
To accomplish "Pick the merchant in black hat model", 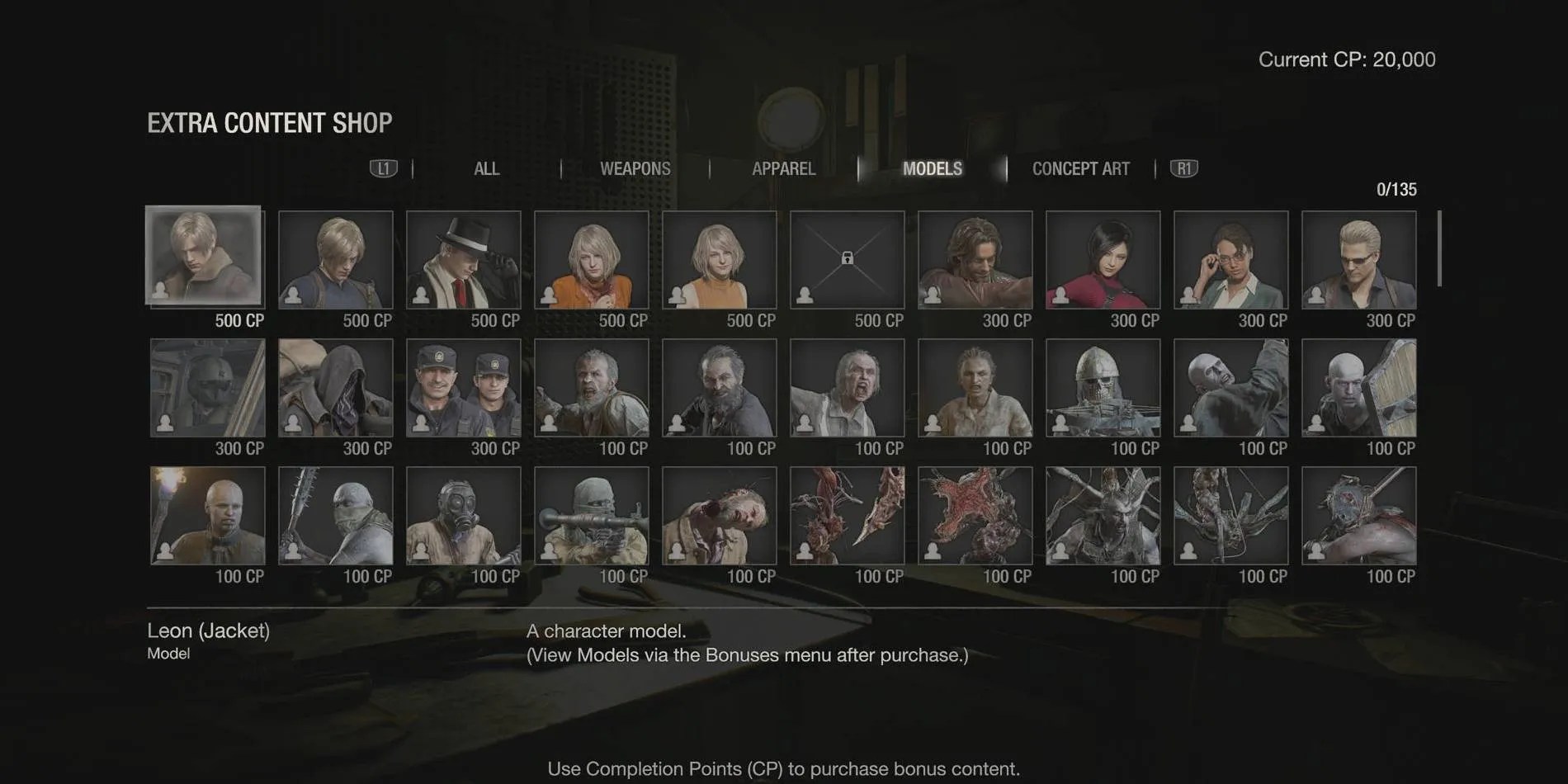I will 464,258.
